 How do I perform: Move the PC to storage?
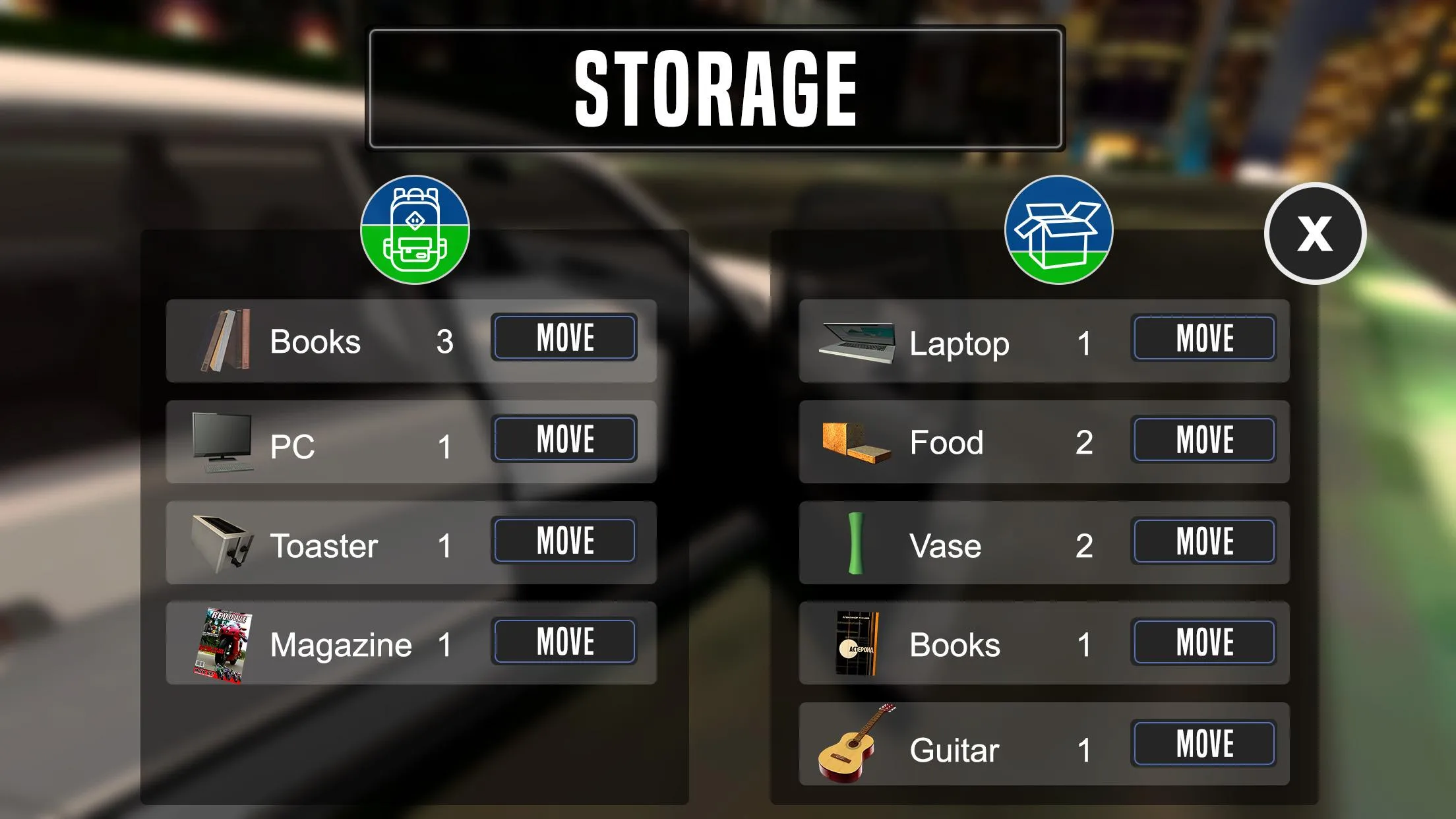pos(564,438)
